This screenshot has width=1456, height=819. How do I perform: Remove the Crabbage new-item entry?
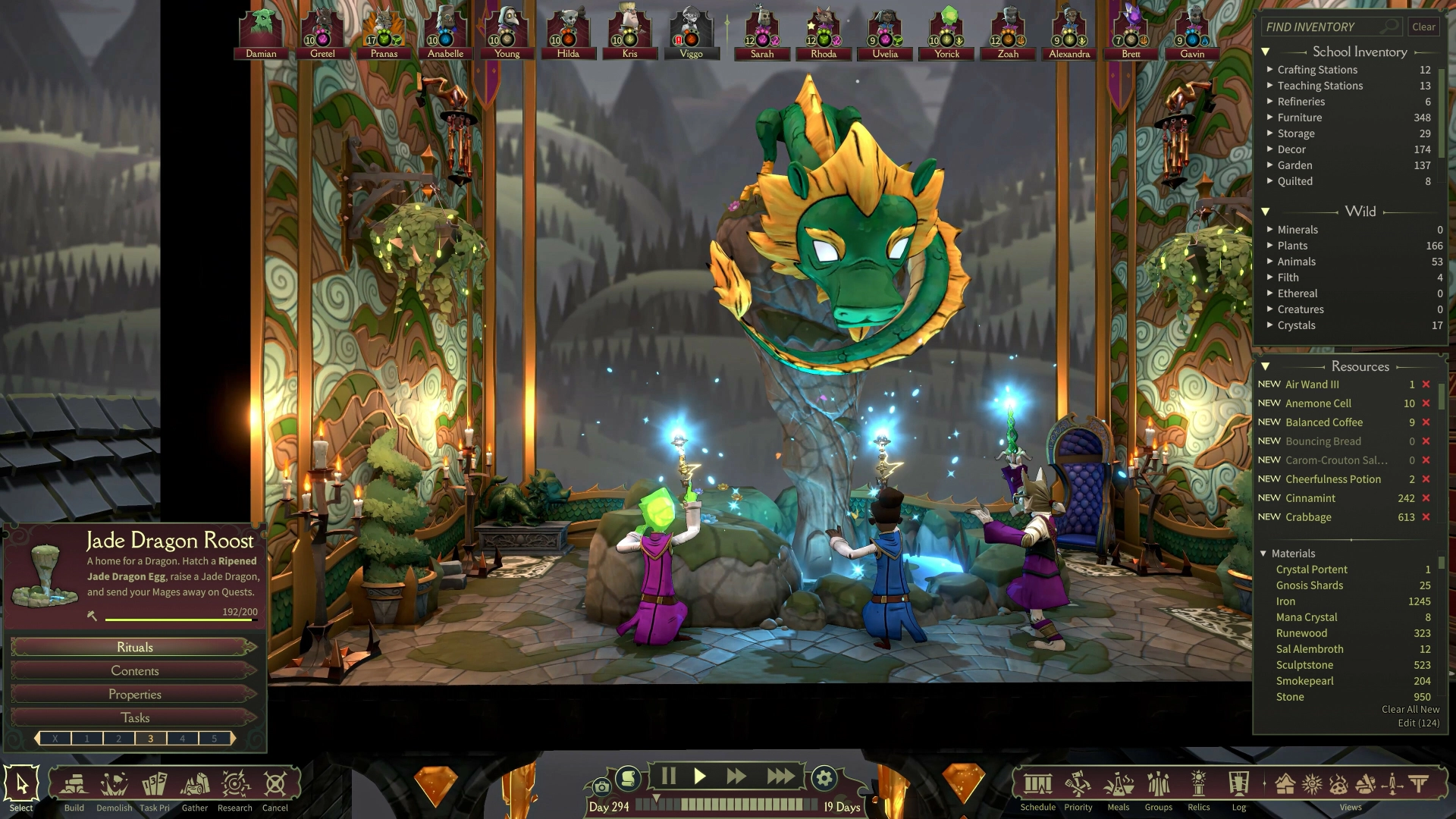pos(1426,517)
